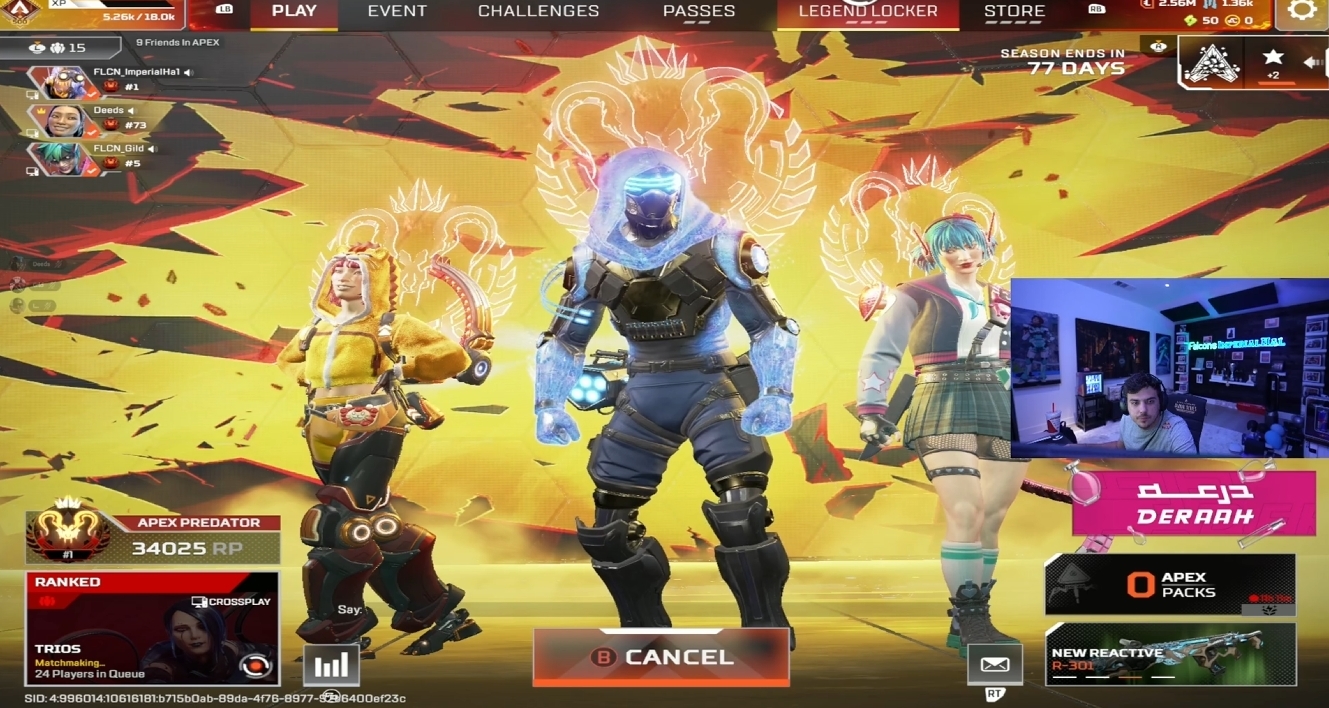Open the APEX PACKS tile
The height and width of the screenshot is (708, 1329).
click(1169, 585)
